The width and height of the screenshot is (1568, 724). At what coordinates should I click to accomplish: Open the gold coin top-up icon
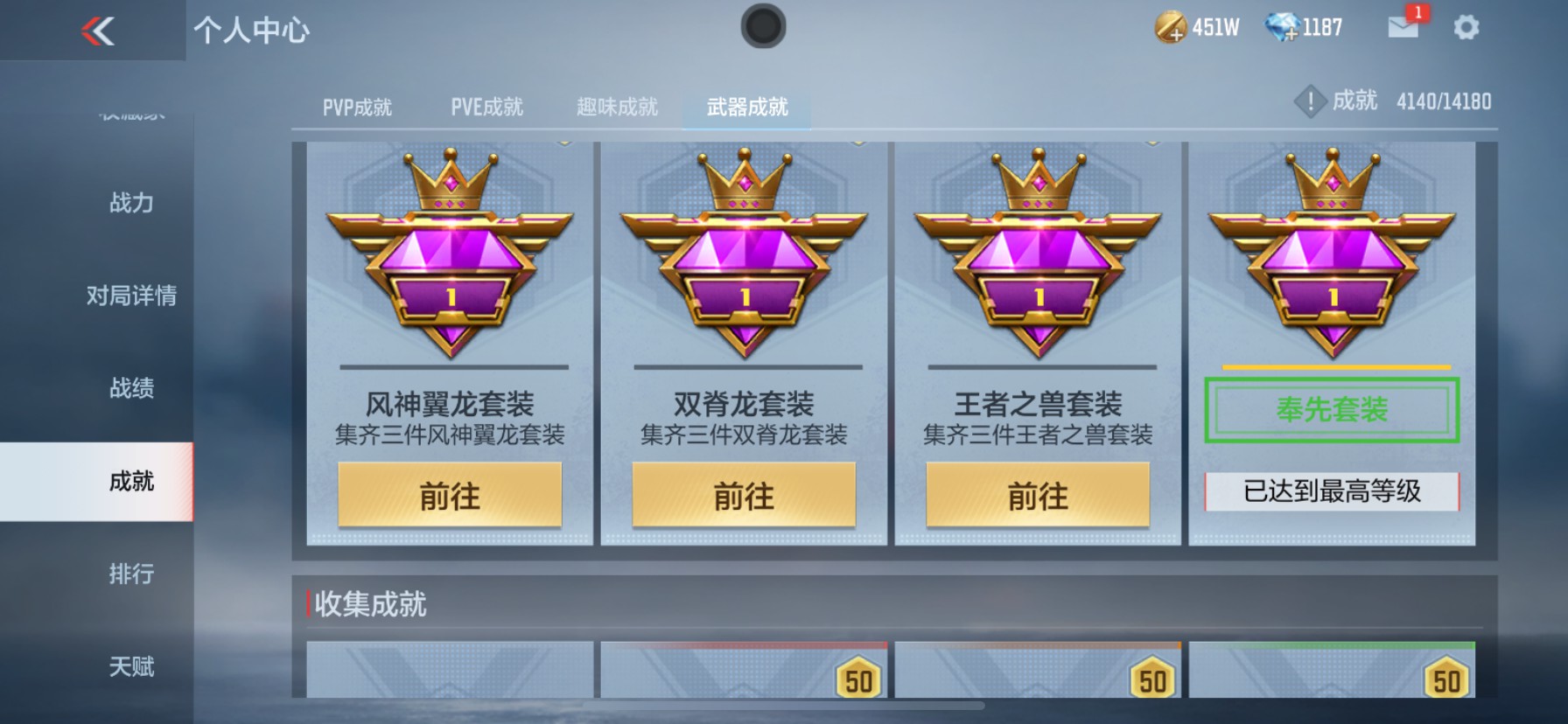point(1172,27)
